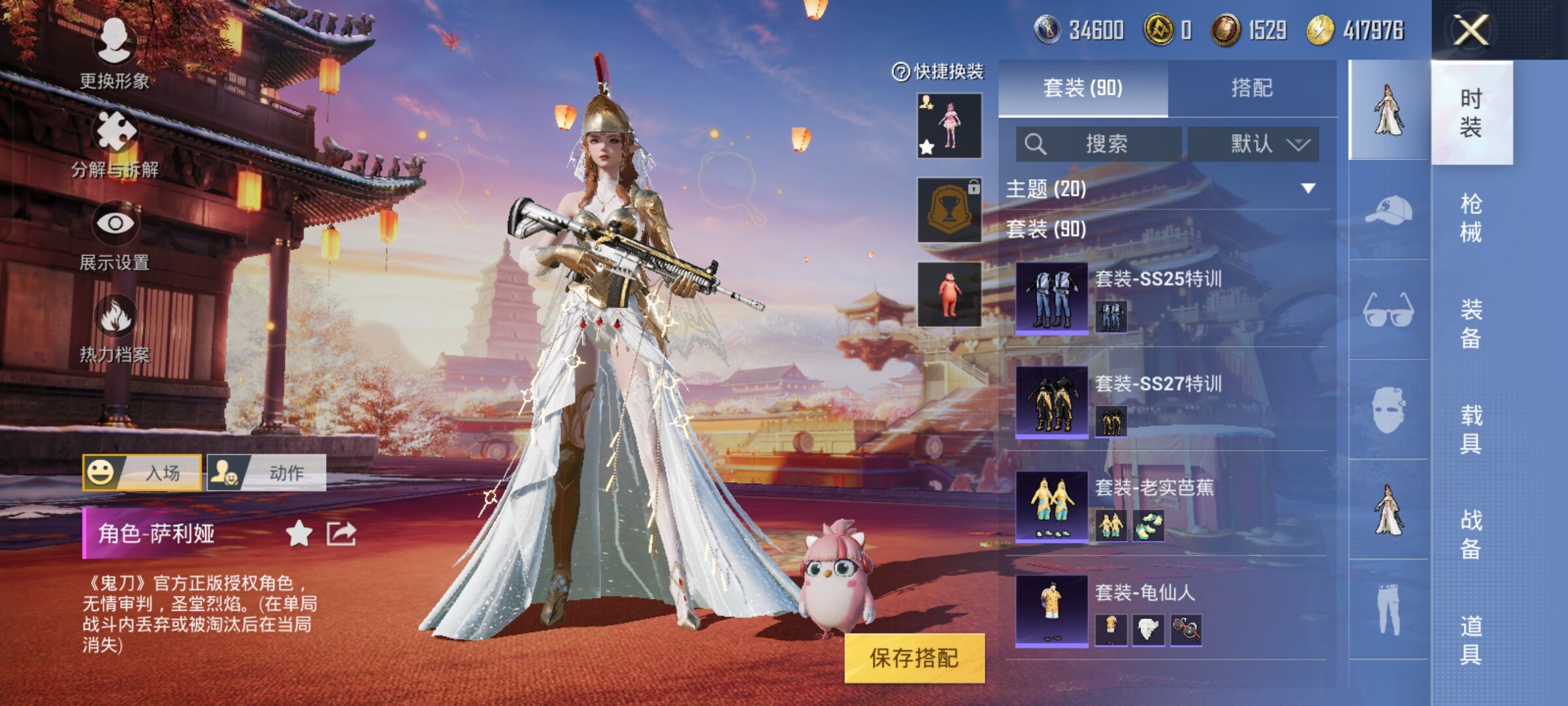Share the character using the share icon
Screen dimensions: 1568x706
pyautogui.click(x=341, y=534)
